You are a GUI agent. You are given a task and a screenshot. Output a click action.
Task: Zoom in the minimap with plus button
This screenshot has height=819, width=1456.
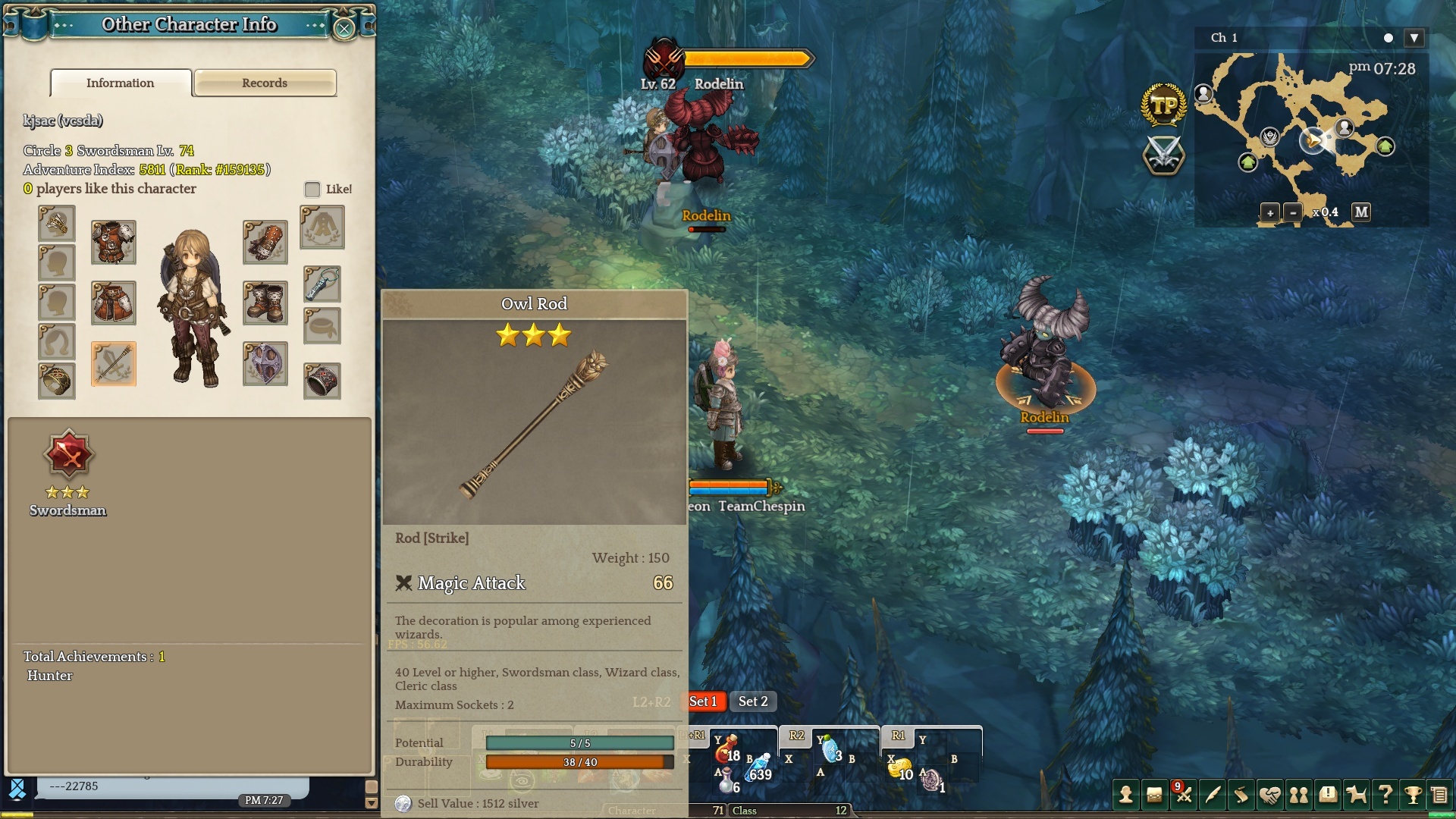point(1269,212)
